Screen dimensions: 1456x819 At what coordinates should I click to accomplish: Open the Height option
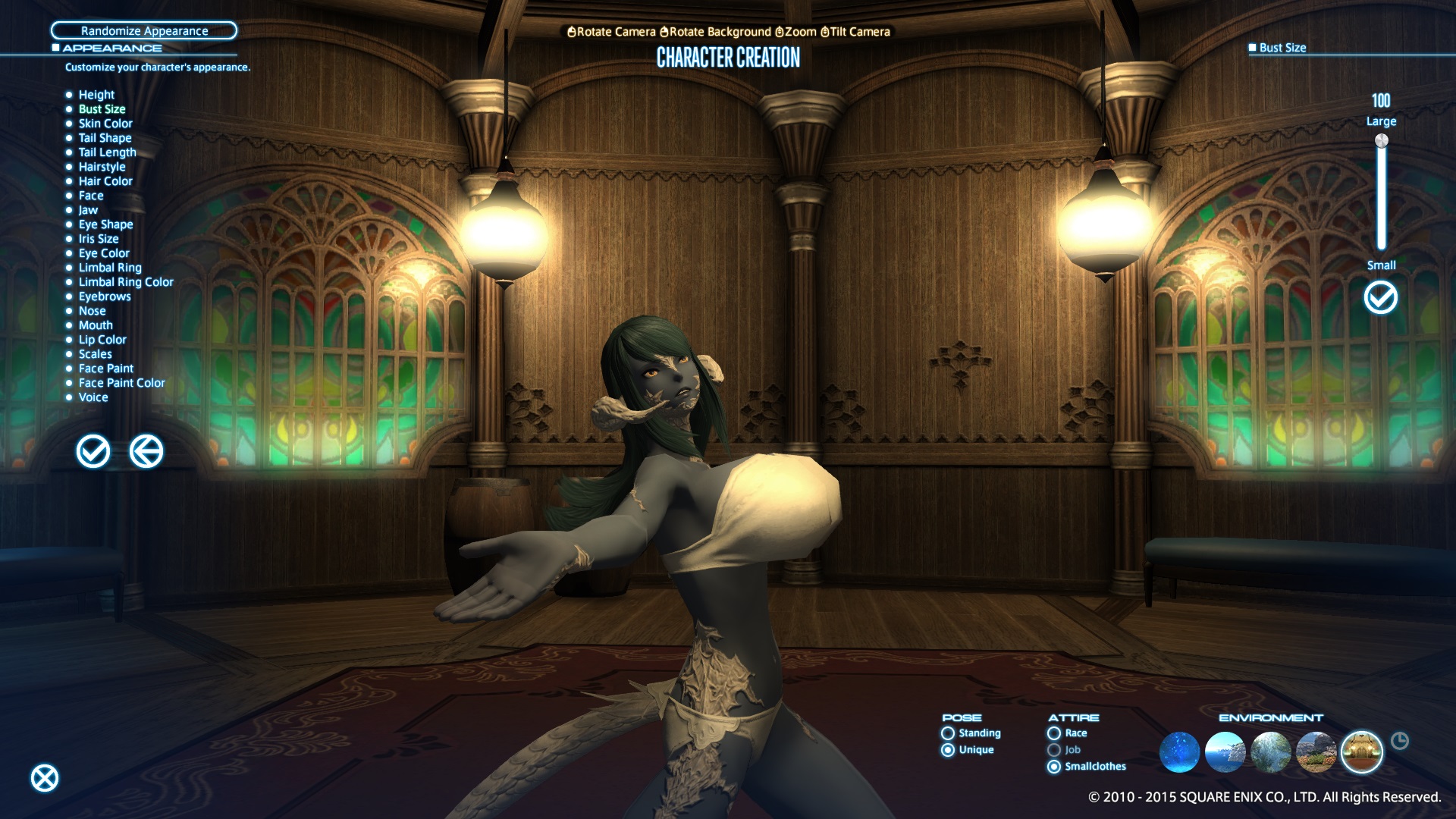click(x=96, y=95)
